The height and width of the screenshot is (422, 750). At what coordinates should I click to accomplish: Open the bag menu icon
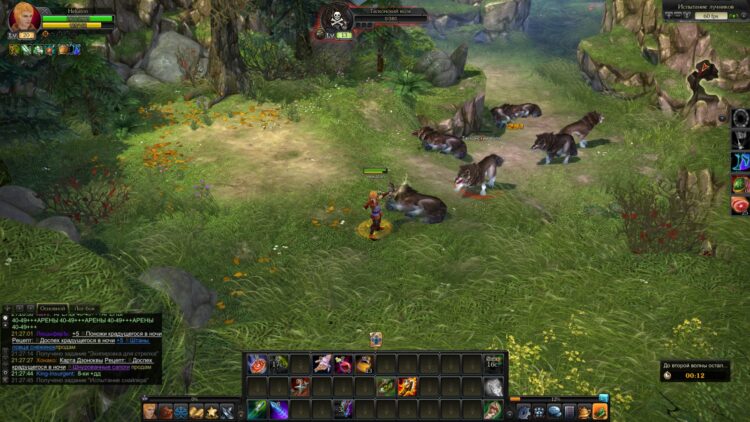(167, 411)
